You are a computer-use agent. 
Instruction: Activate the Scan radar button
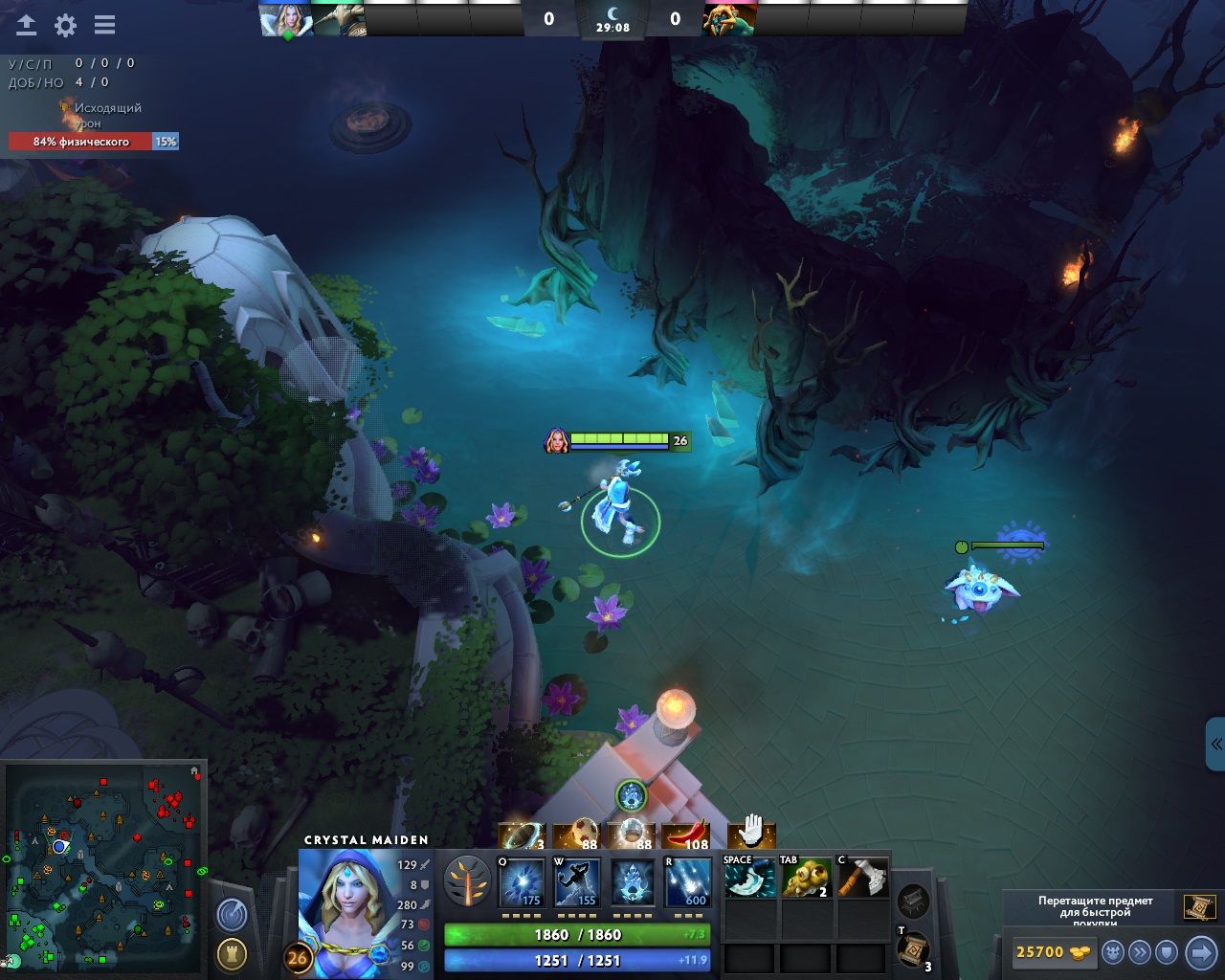point(232,915)
